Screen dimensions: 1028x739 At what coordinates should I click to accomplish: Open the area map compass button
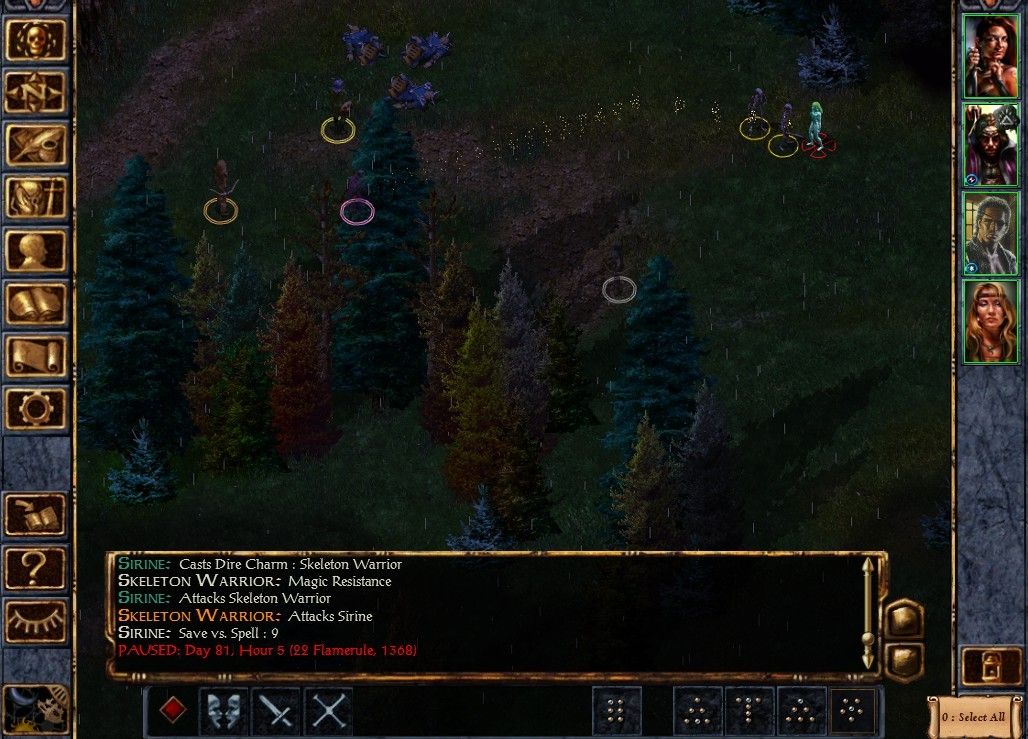[x=37, y=93]
